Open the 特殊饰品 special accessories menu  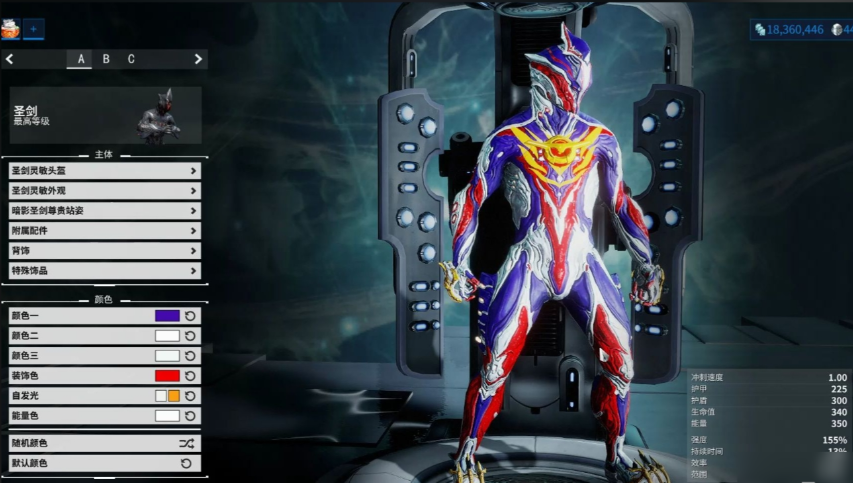click(102, 271)
